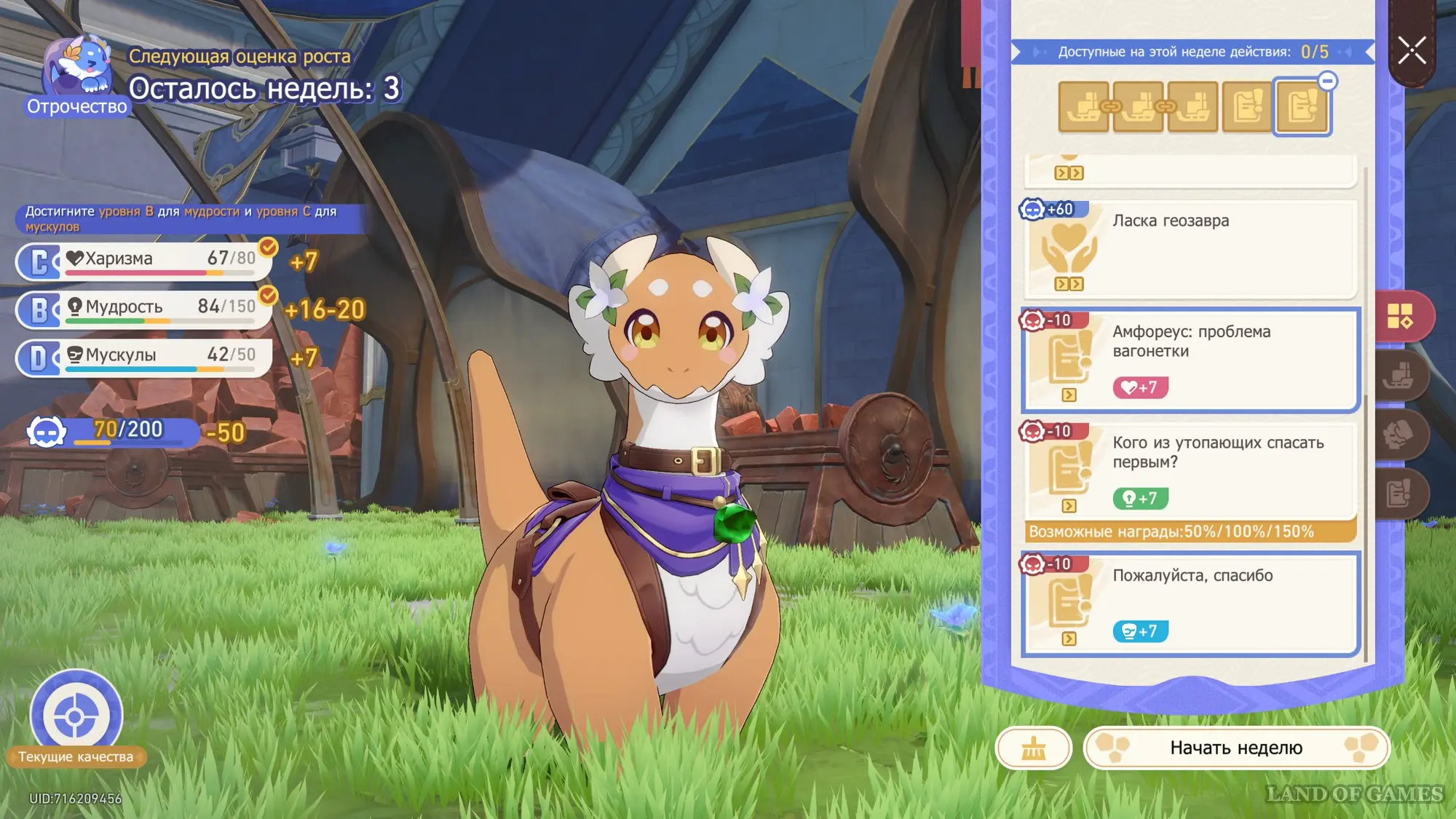Click the «Харизма» stat row
Image resolution: width=1456 pixels, height=819 pixels.
(146, 260)
